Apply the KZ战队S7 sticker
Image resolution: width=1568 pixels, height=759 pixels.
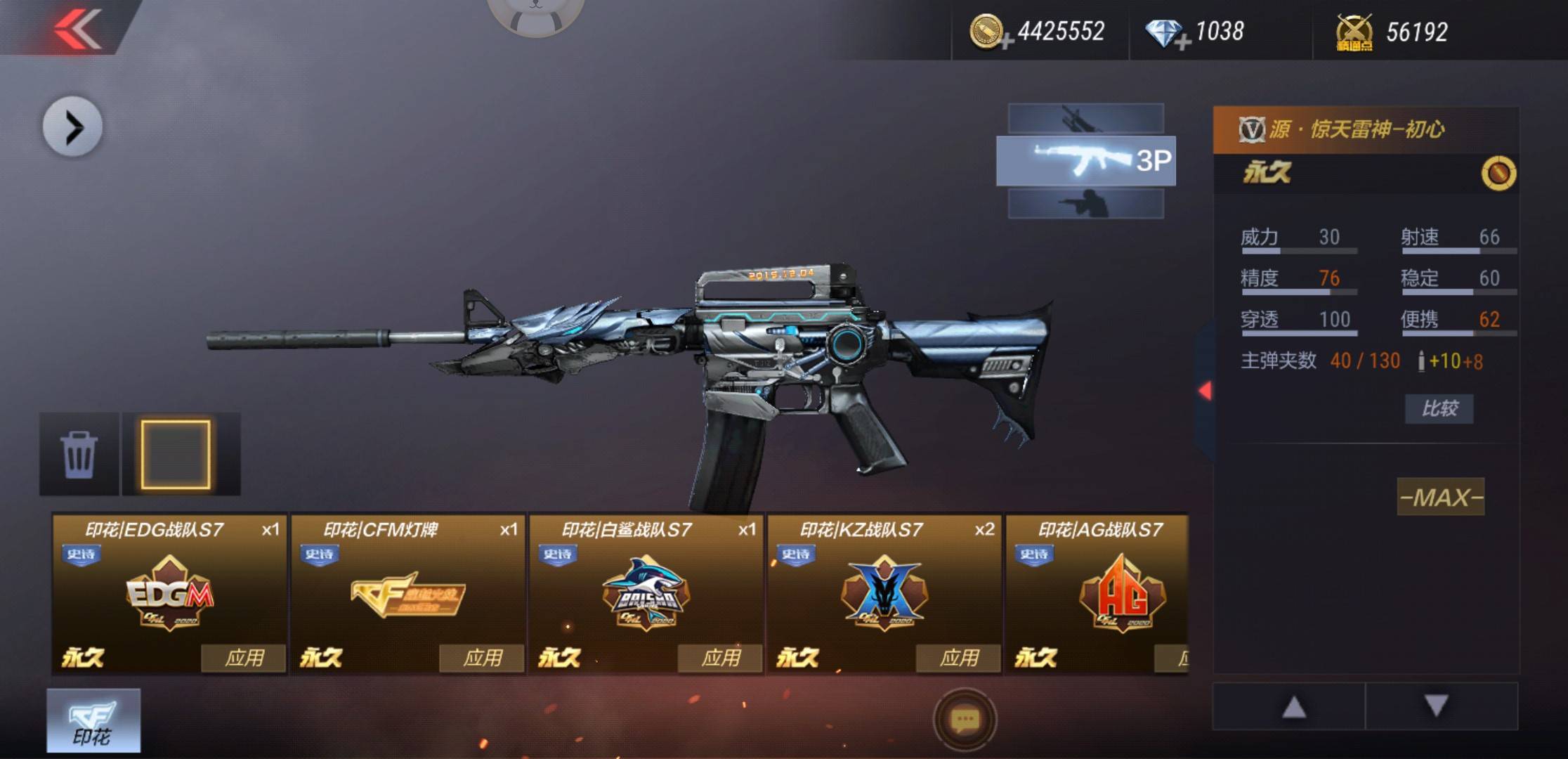pos(958,659)
